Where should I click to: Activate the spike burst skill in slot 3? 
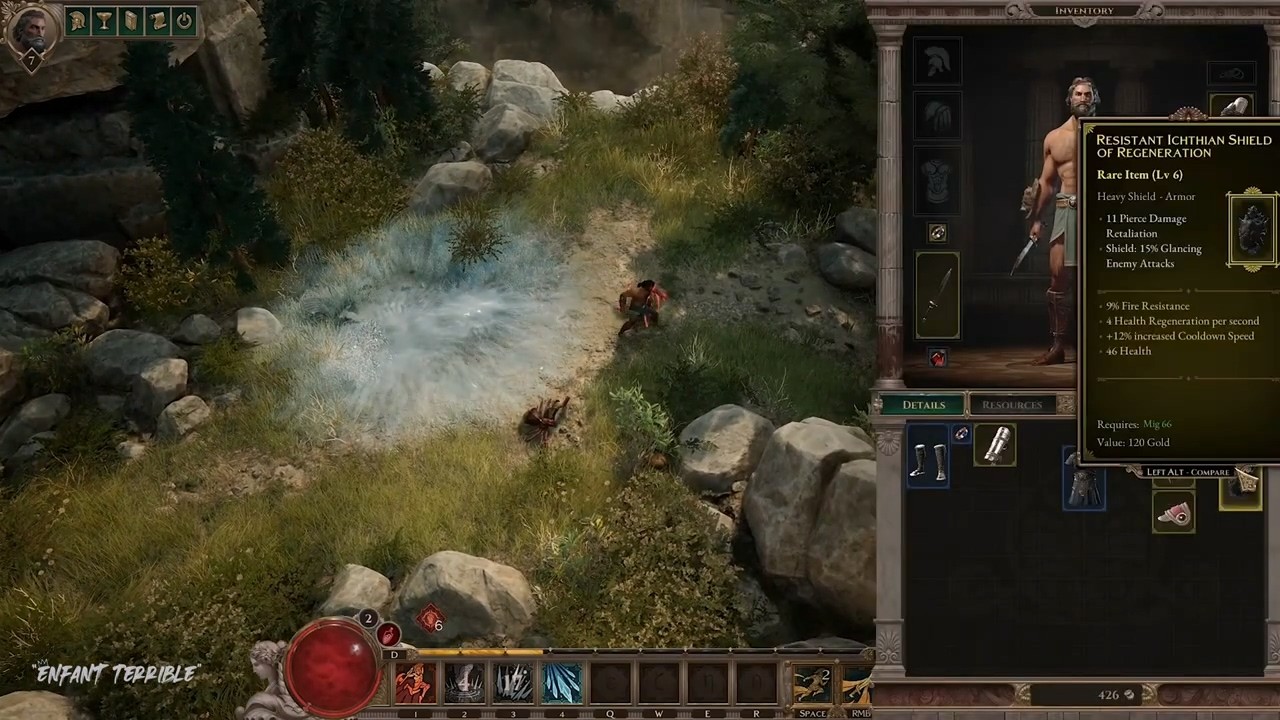click(x=513, y=684)
